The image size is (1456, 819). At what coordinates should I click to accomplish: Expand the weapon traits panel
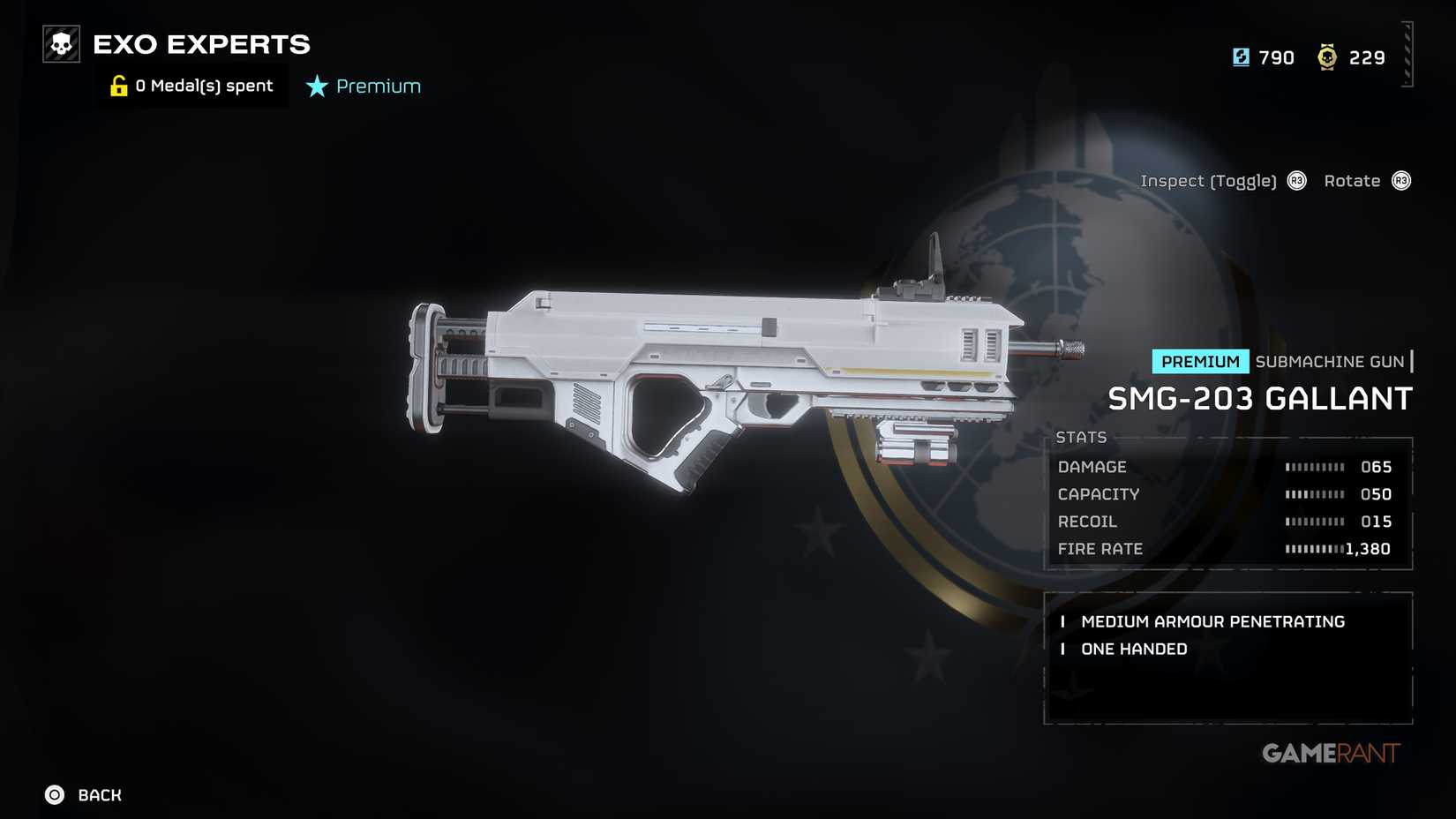point(1227,657)
